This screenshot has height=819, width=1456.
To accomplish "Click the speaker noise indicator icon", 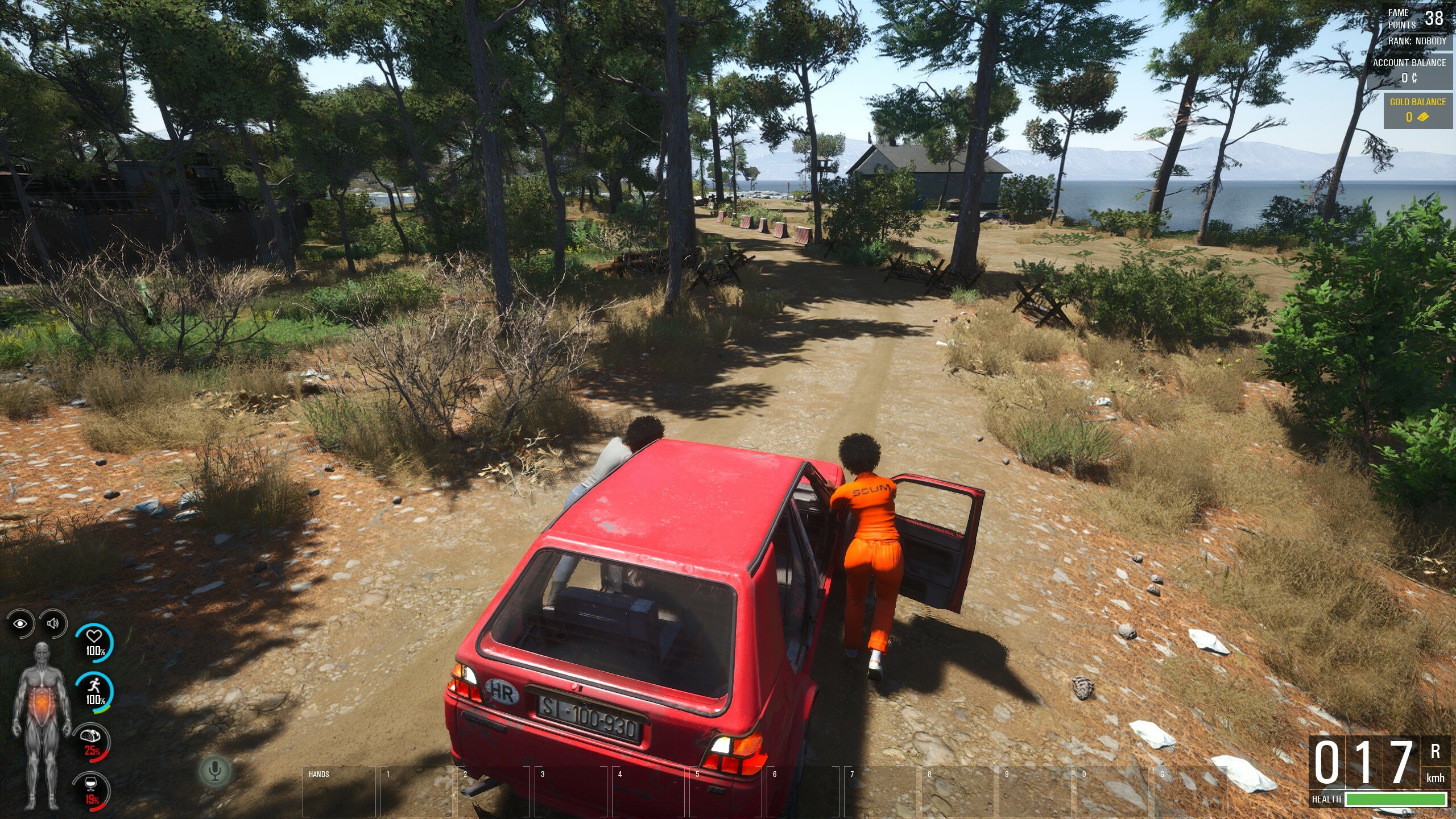I will pos(53,623).
